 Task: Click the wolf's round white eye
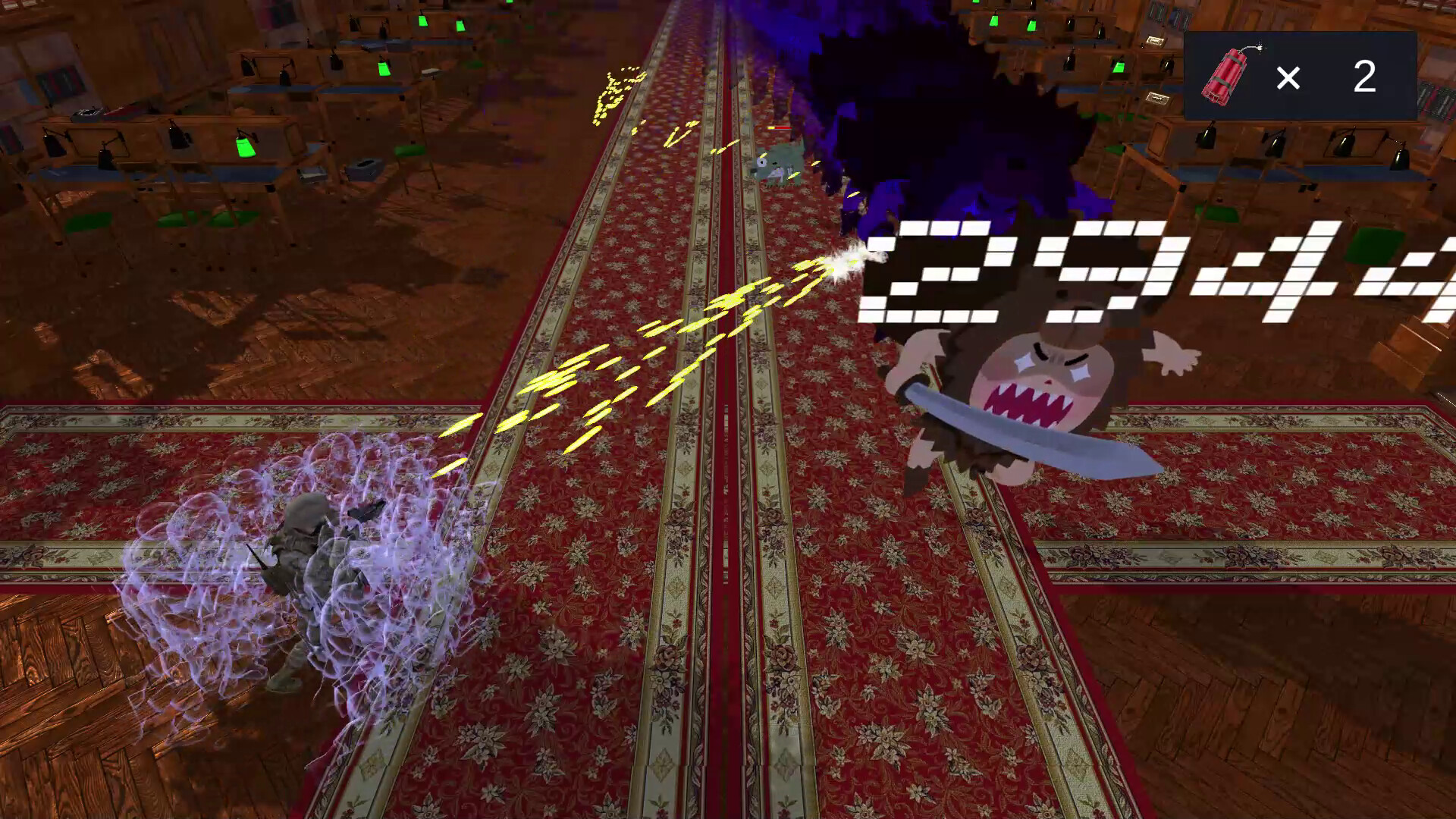click(x=761, y=162)
